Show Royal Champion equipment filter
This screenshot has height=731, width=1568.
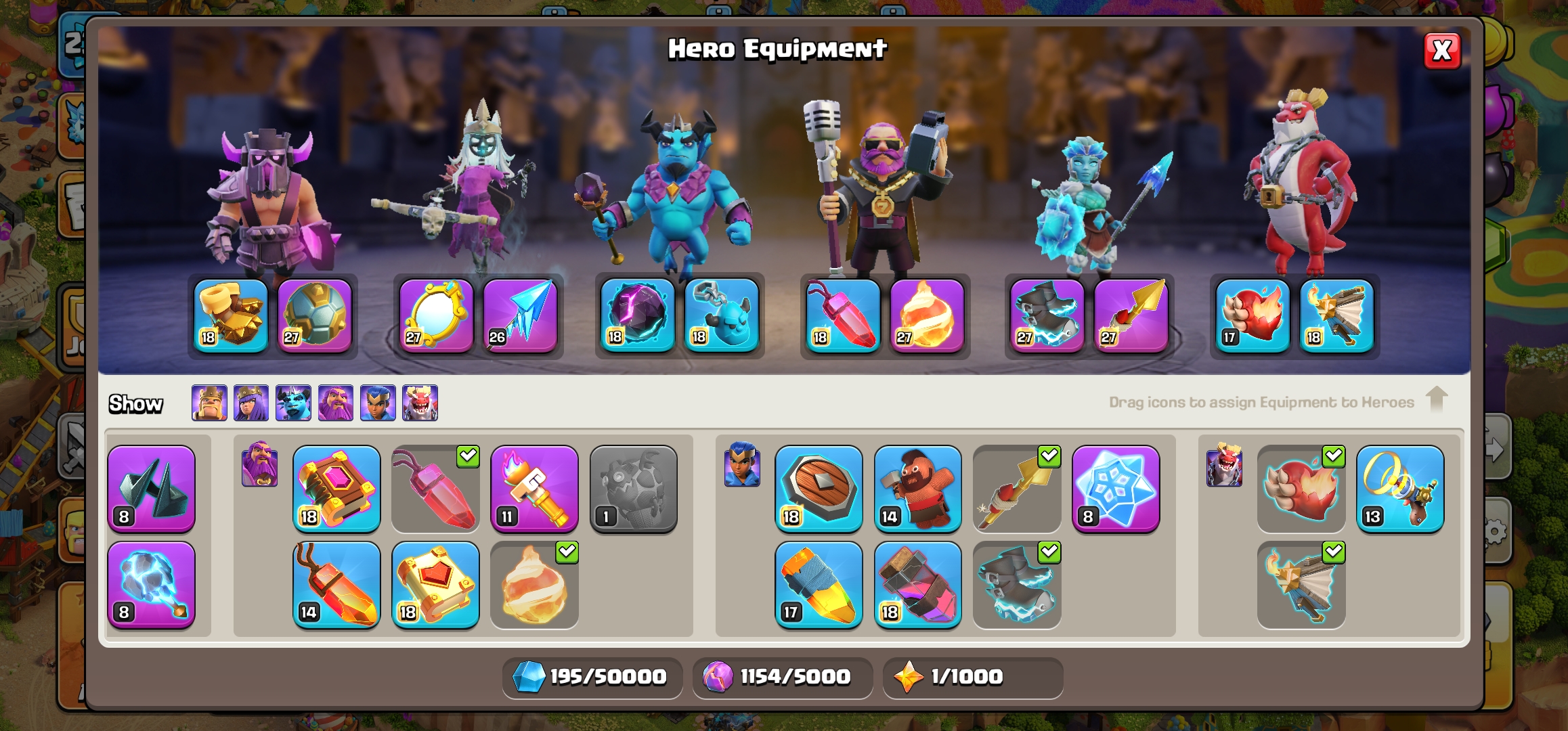coord(378,403)
